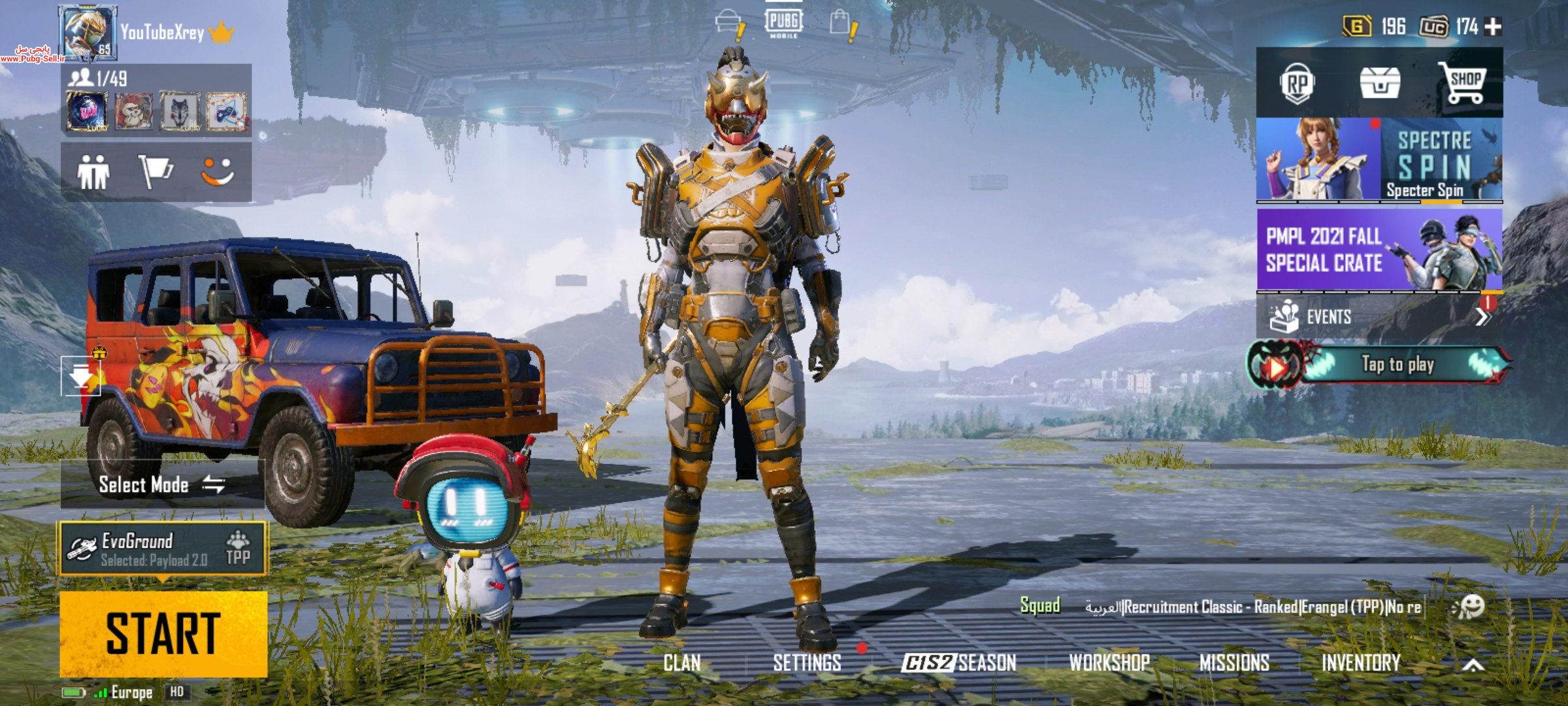Open the Specter Spin banner
The height and width of the screenshot is (706, 1568).
click(x=1379, y=160)
